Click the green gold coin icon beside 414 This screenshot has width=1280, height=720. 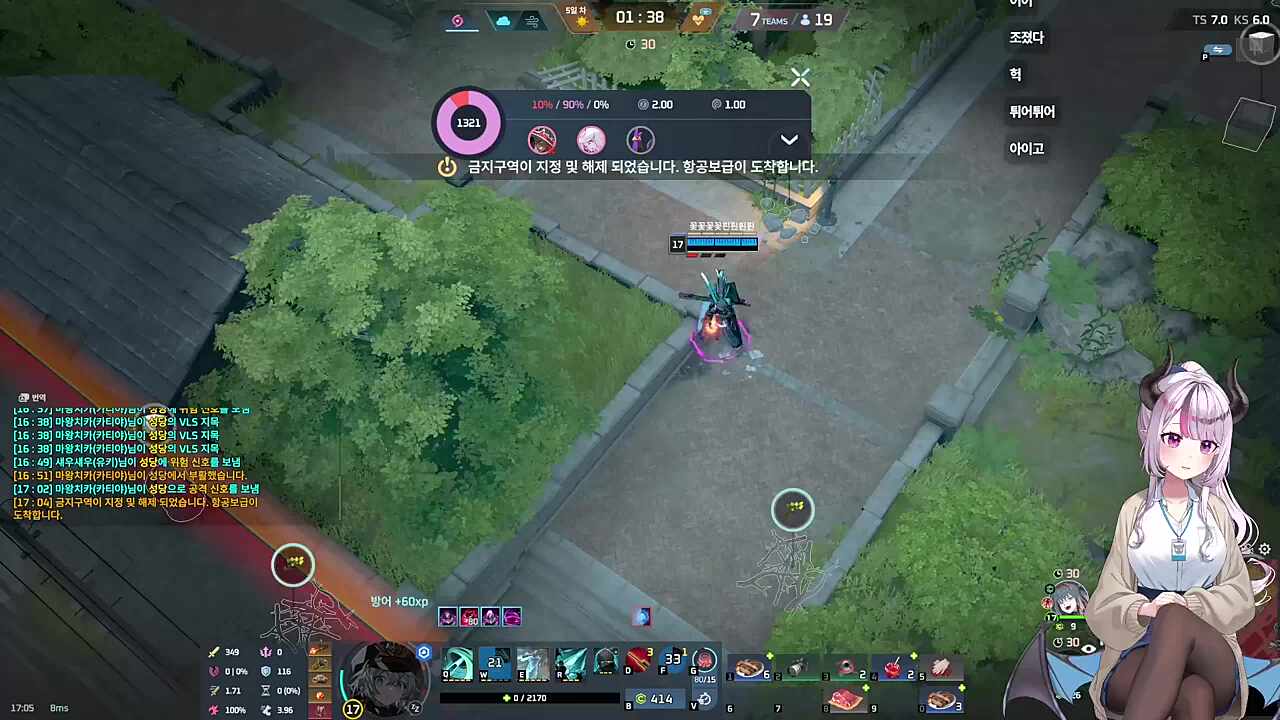tap(640, 698)
